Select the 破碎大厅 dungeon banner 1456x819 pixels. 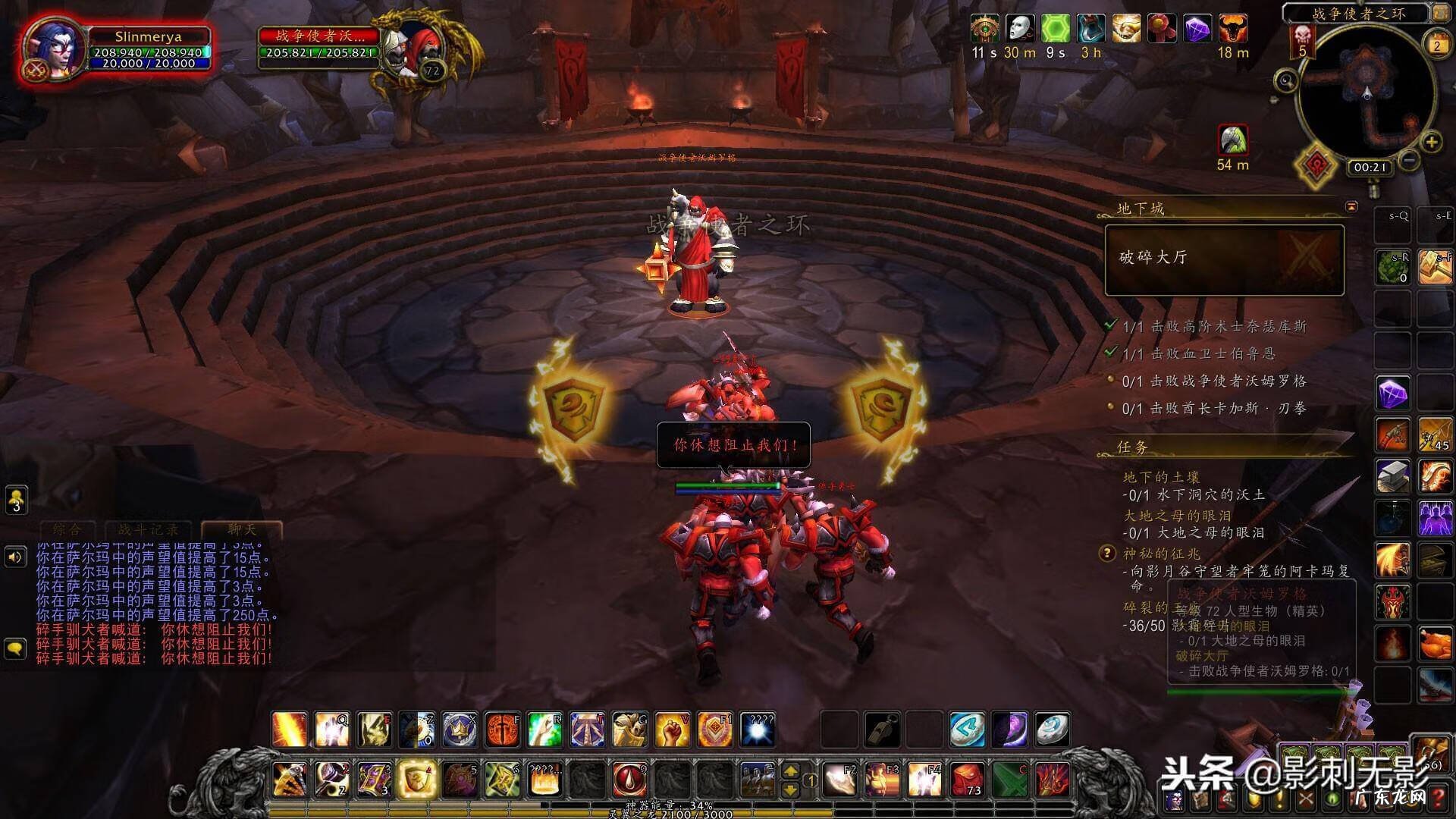(x=1224, y=259)
